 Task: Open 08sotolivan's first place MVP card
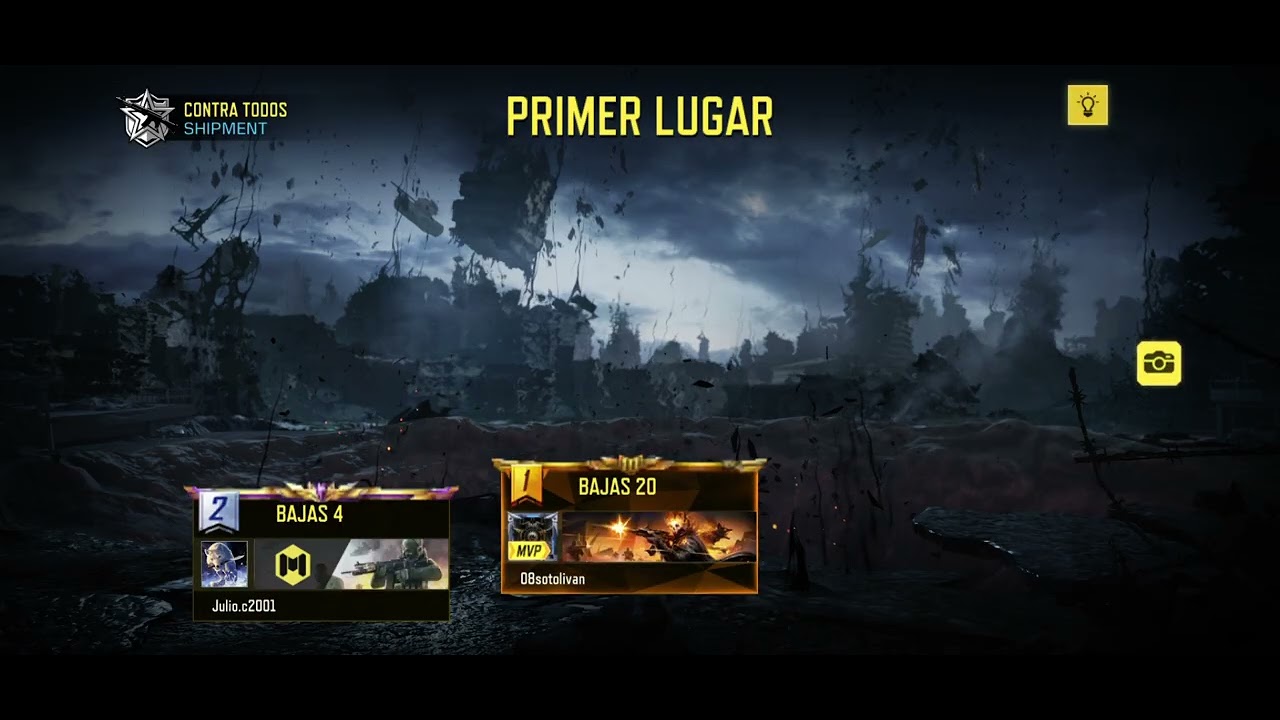coord(629,528)
